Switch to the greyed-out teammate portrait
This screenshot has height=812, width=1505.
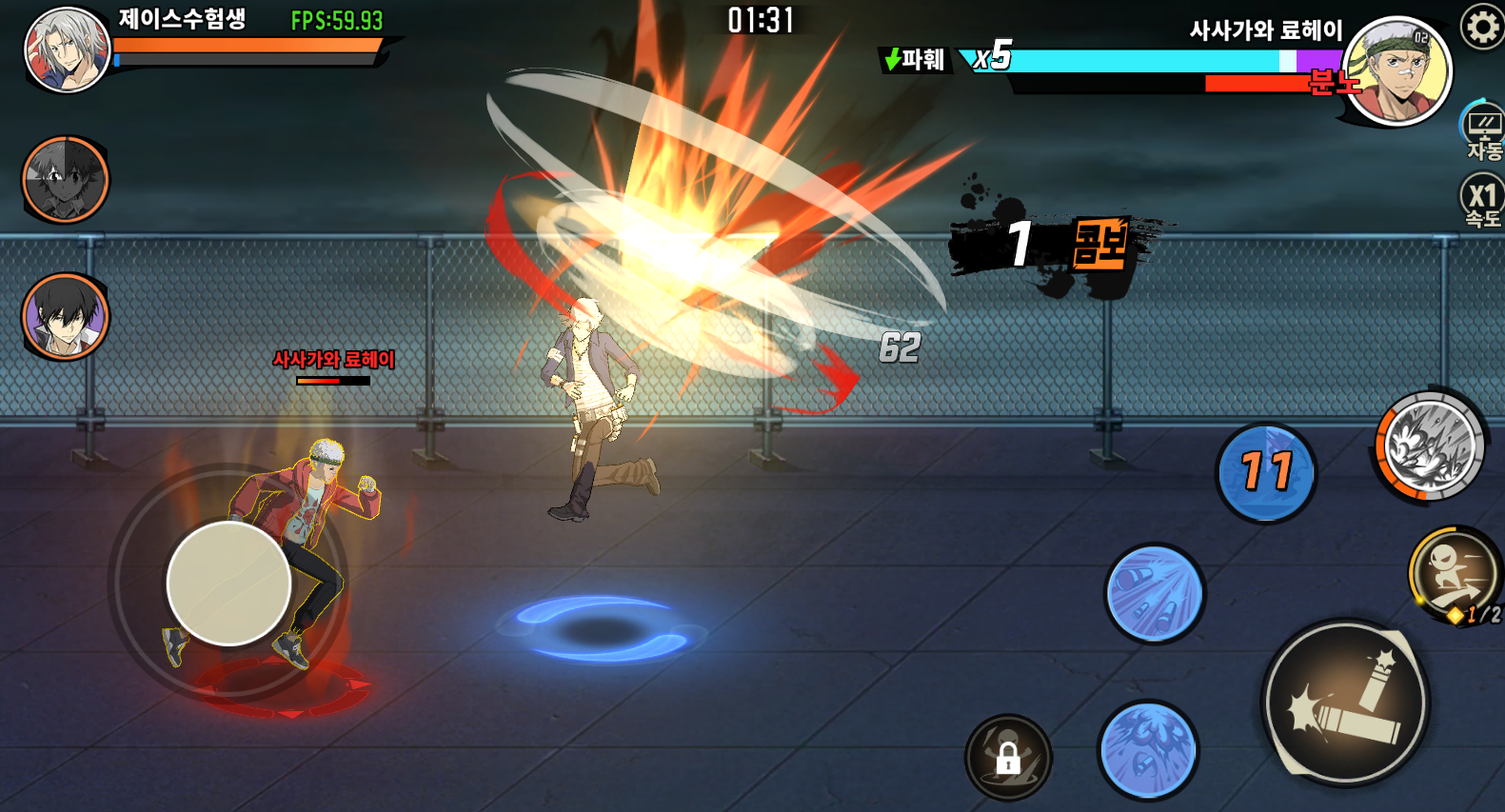[x=66, y=179]
